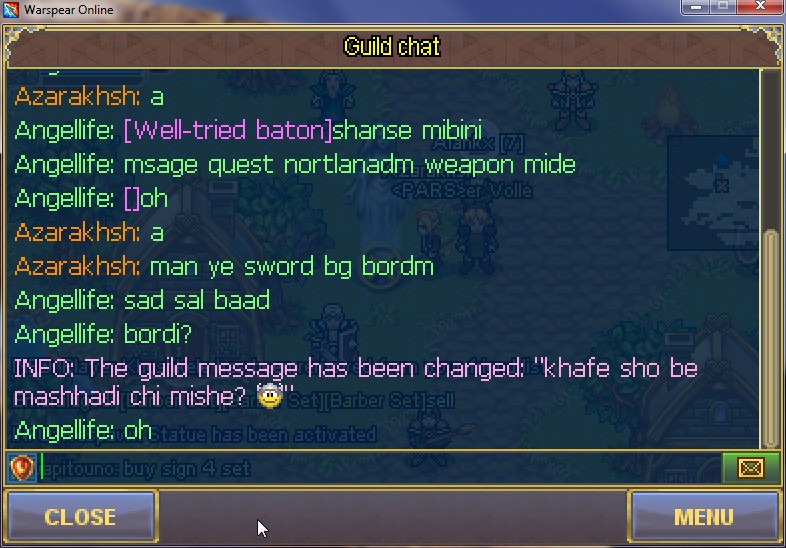Close the guild chat with the CLOSE button
The image size is (786, 548).
tap(80, 517)
